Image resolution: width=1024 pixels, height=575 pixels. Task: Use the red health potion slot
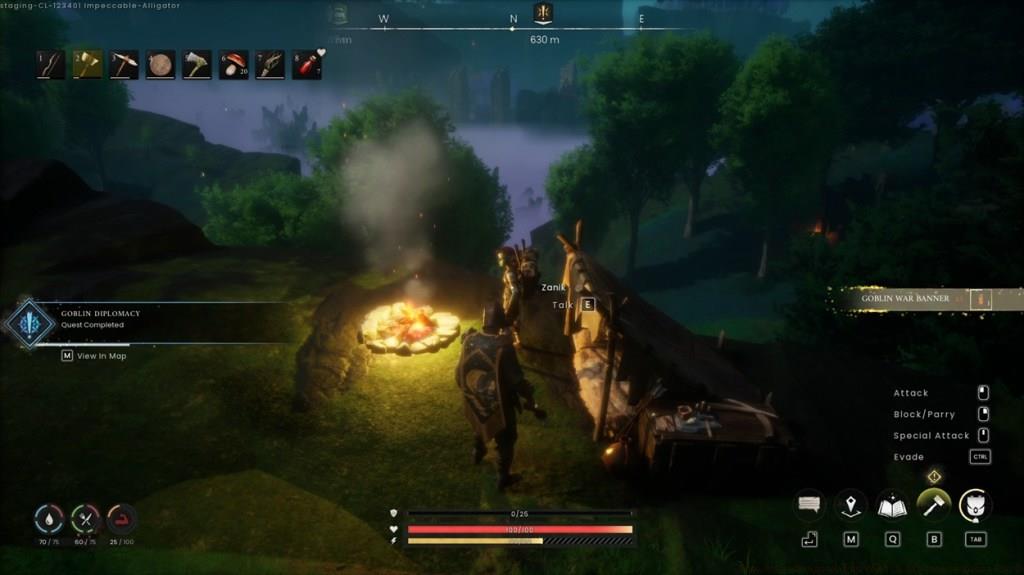[x=307, y=65]
